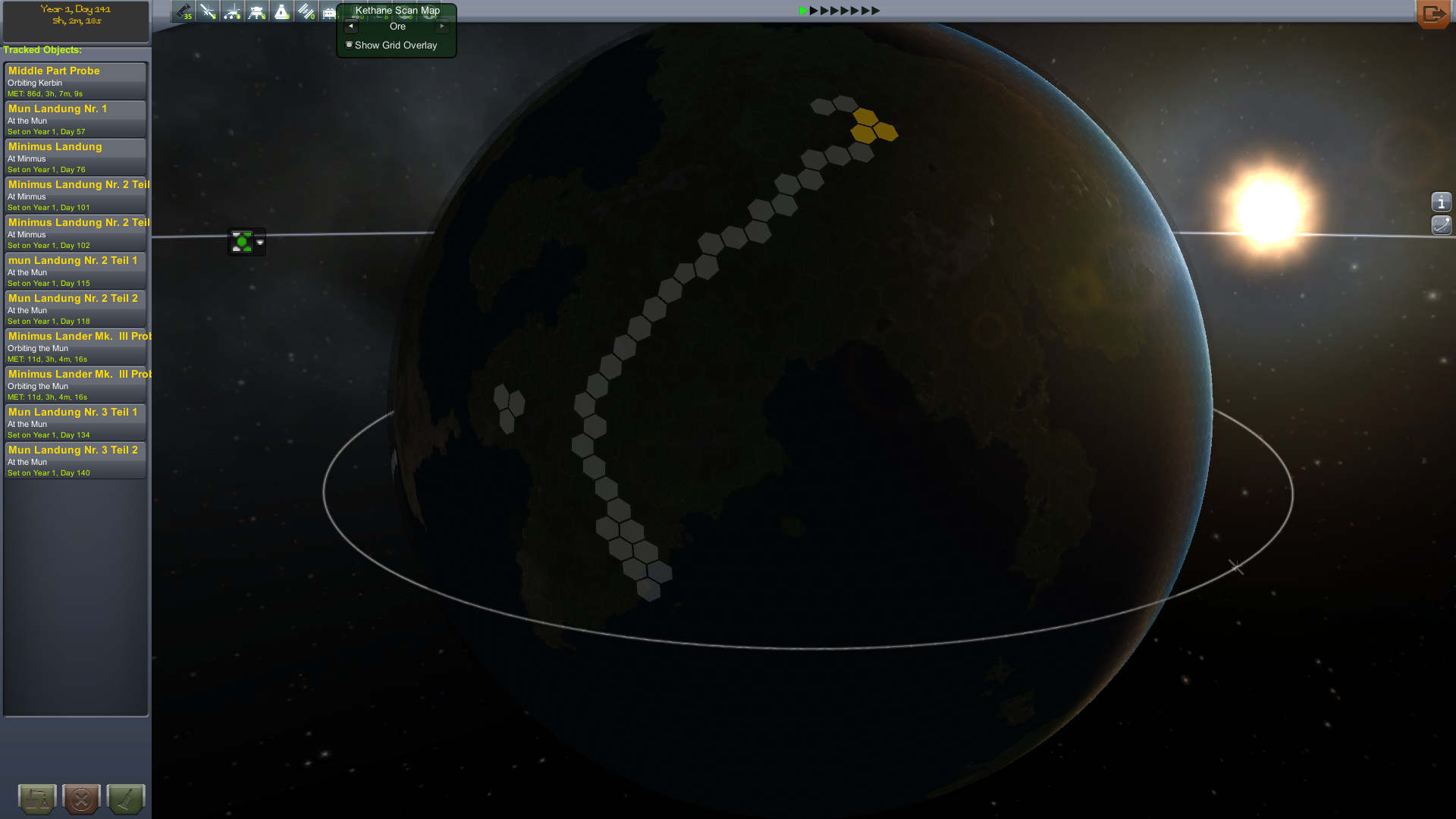The image size is (1456, 819).
Task: Select Middle Part Probe in tracked objects
Action: (x=75, y=81)
